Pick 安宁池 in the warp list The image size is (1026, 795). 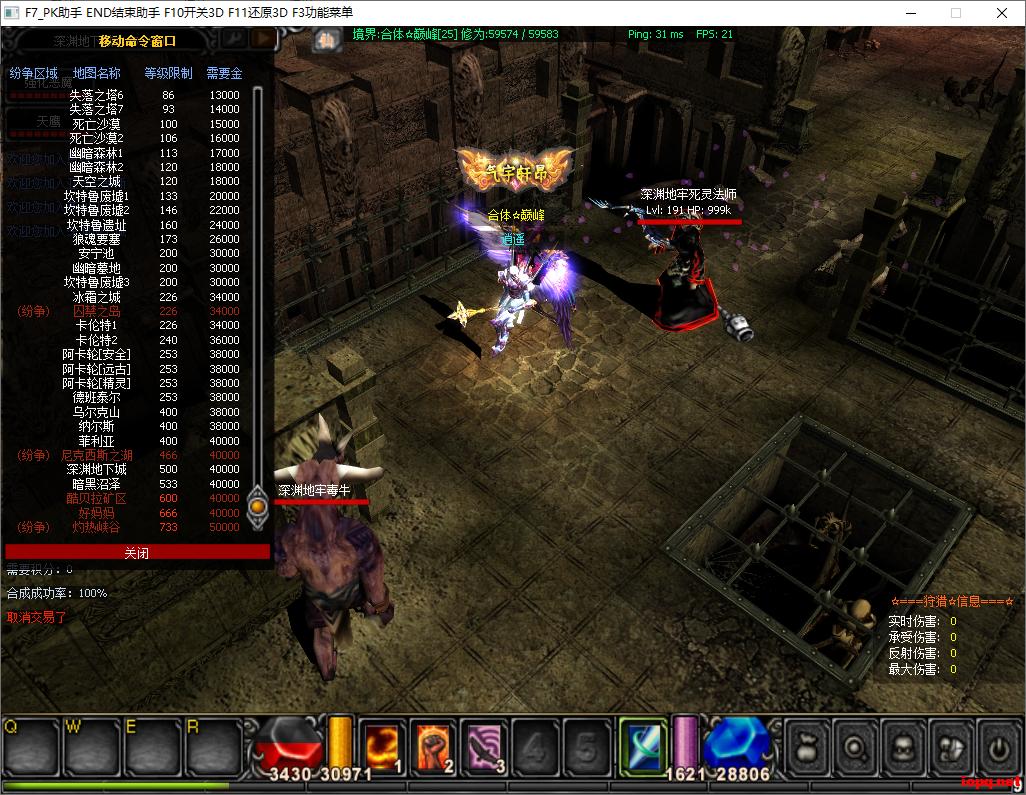(x=97, y=254)
